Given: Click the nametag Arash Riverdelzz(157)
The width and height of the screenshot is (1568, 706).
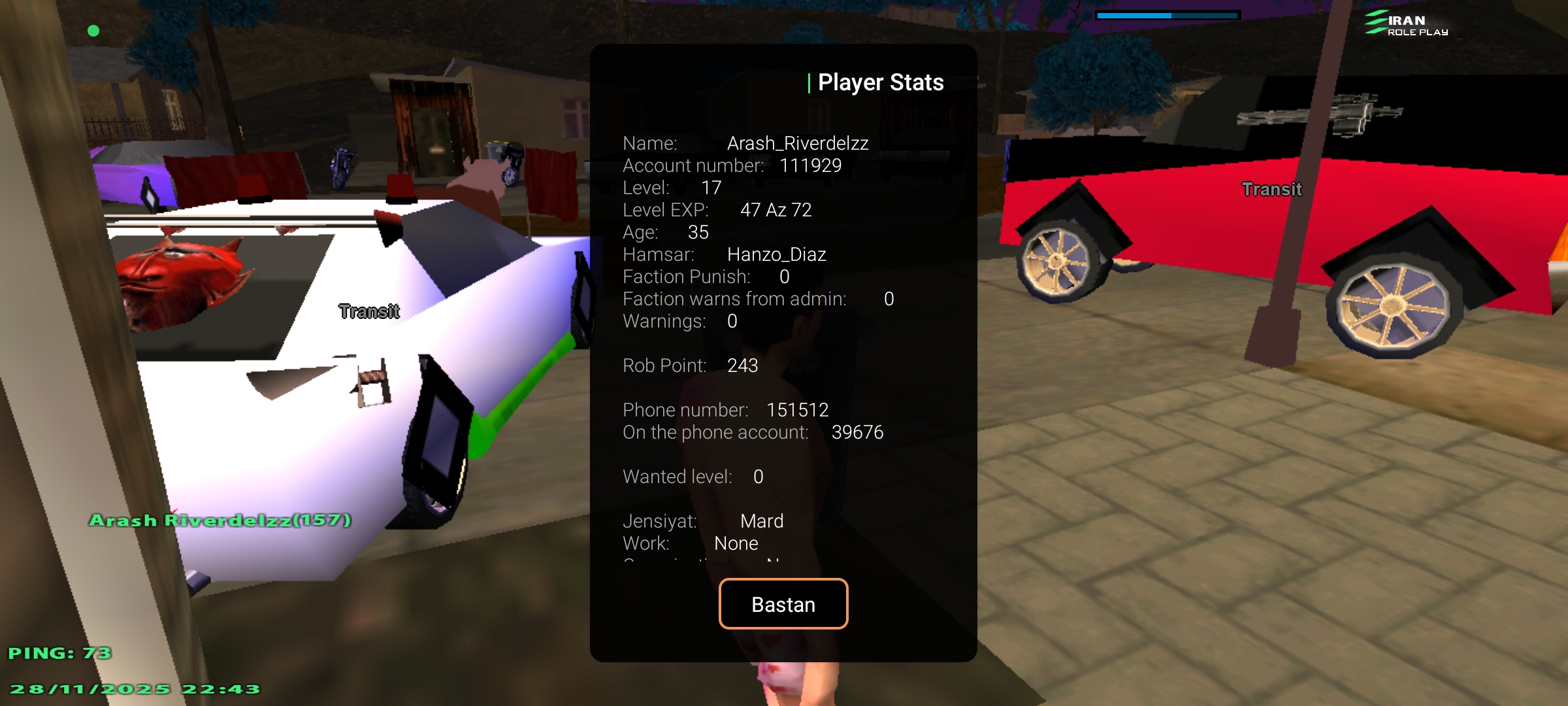Looking at the screenshot, I should (x=220, y=520).
